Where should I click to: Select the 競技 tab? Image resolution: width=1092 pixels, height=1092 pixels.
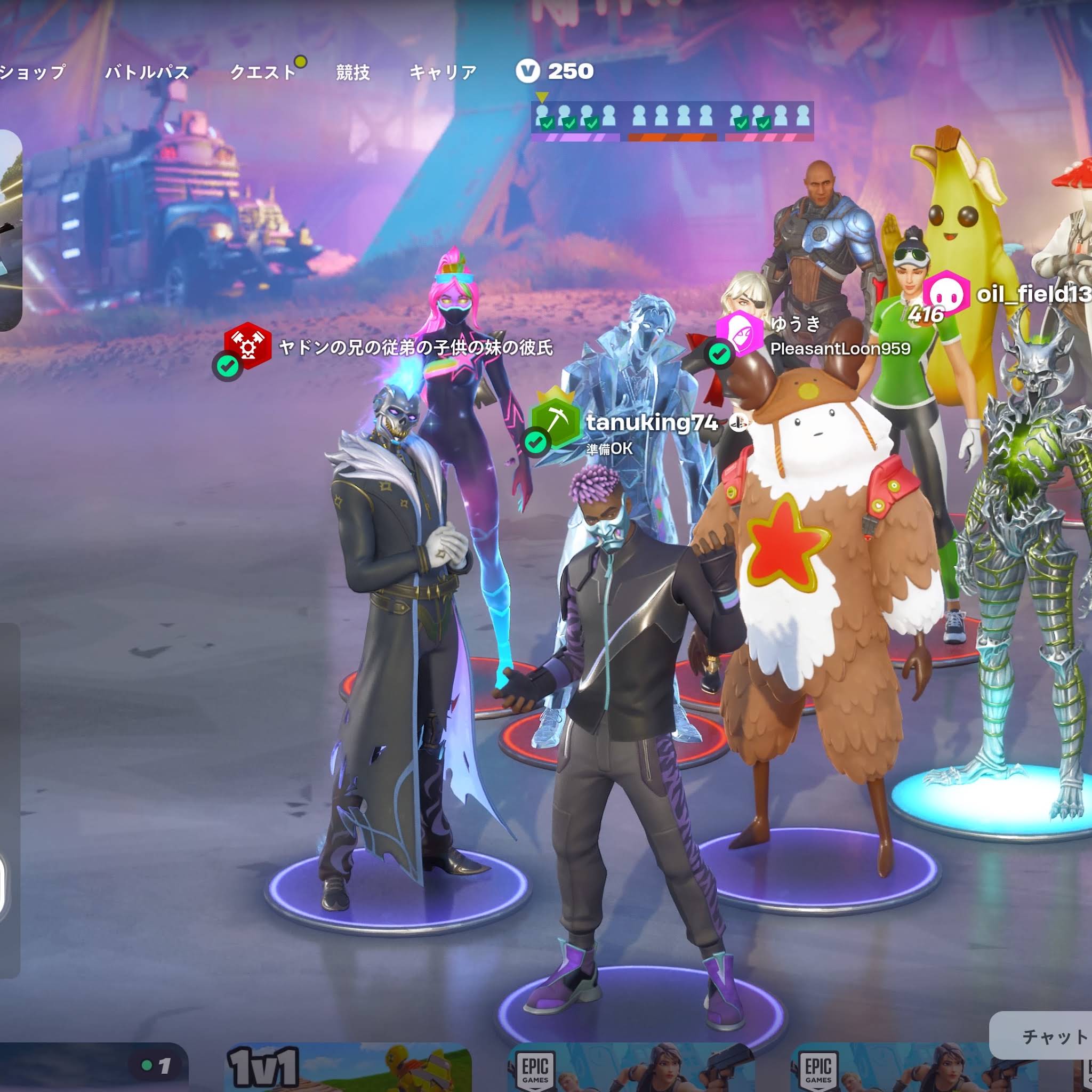pos(352,73)
